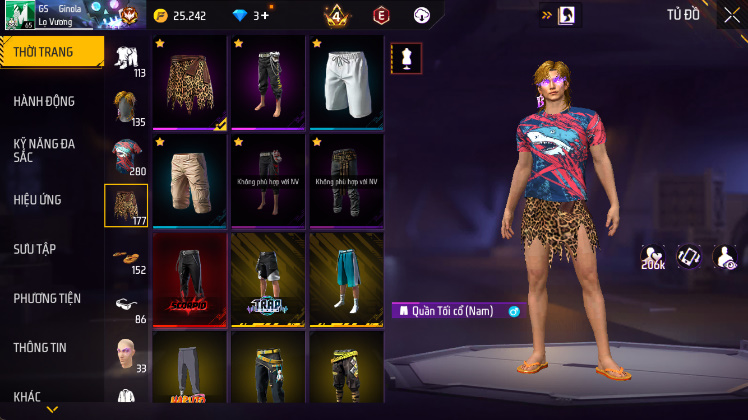Show the Thông Tin section
The image size is (748, 420).
tap(40, 347)
